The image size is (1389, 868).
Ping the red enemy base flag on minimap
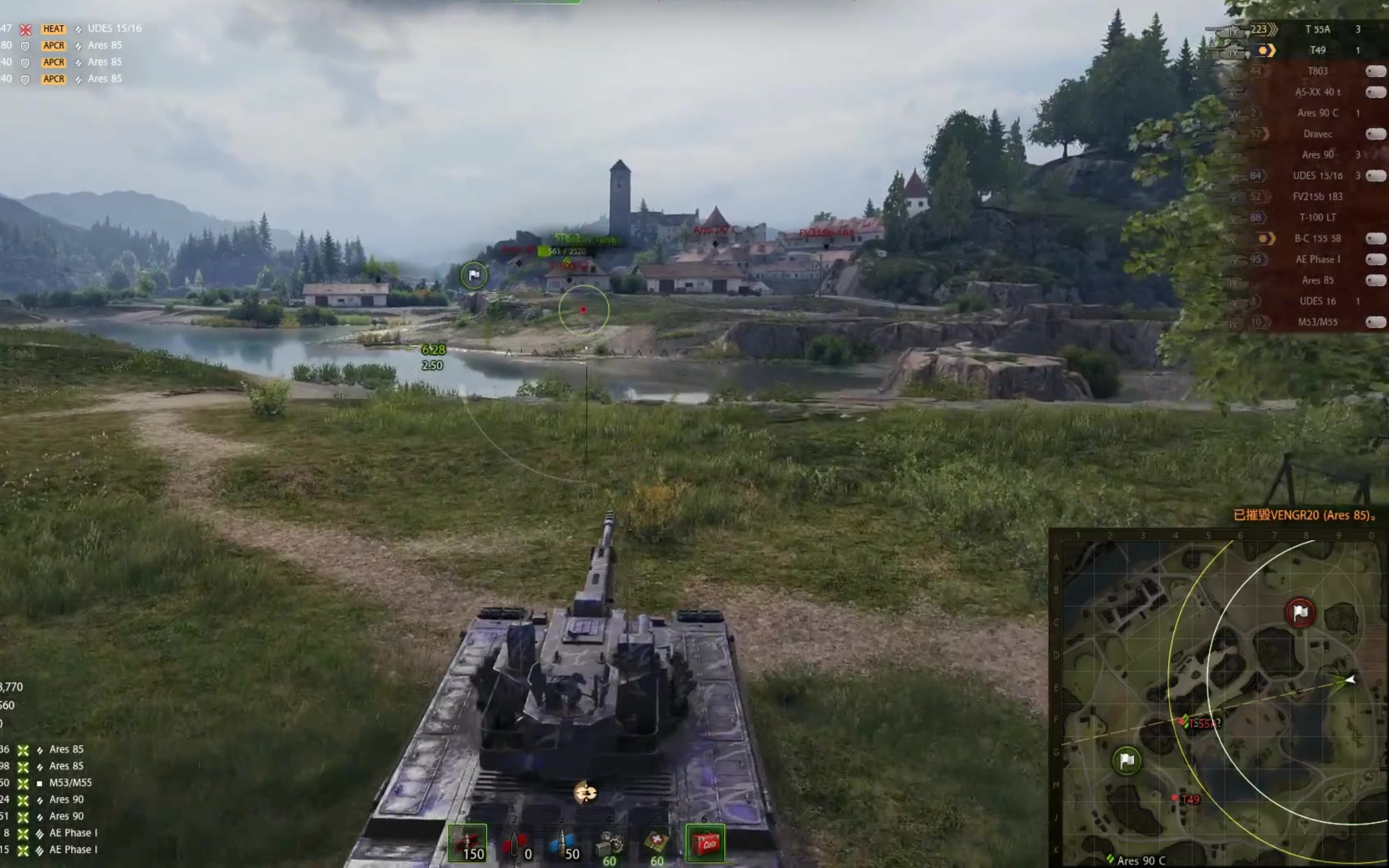click(x=1300, y=613)
